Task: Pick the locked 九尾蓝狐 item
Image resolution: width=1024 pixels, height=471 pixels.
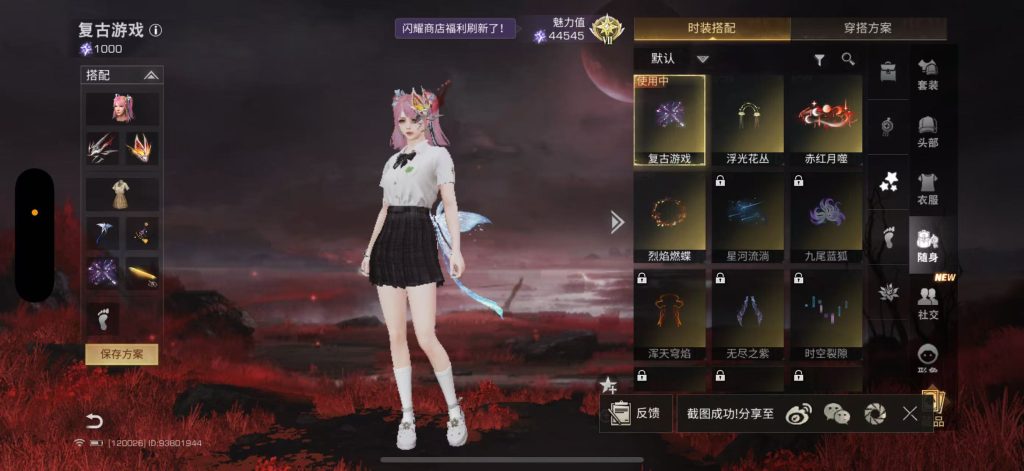Action: pos(825,218)
